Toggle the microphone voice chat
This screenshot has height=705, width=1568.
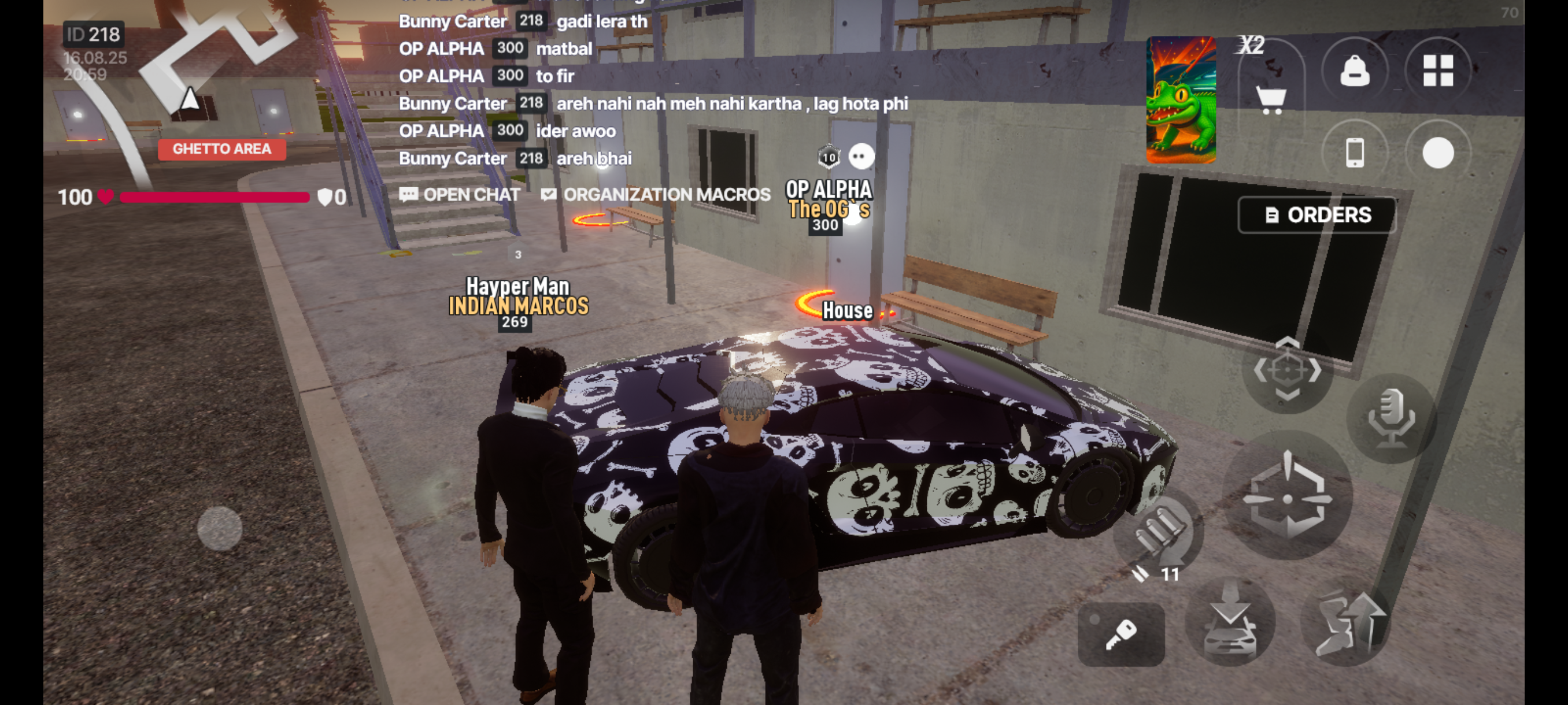click(1391, 418)
